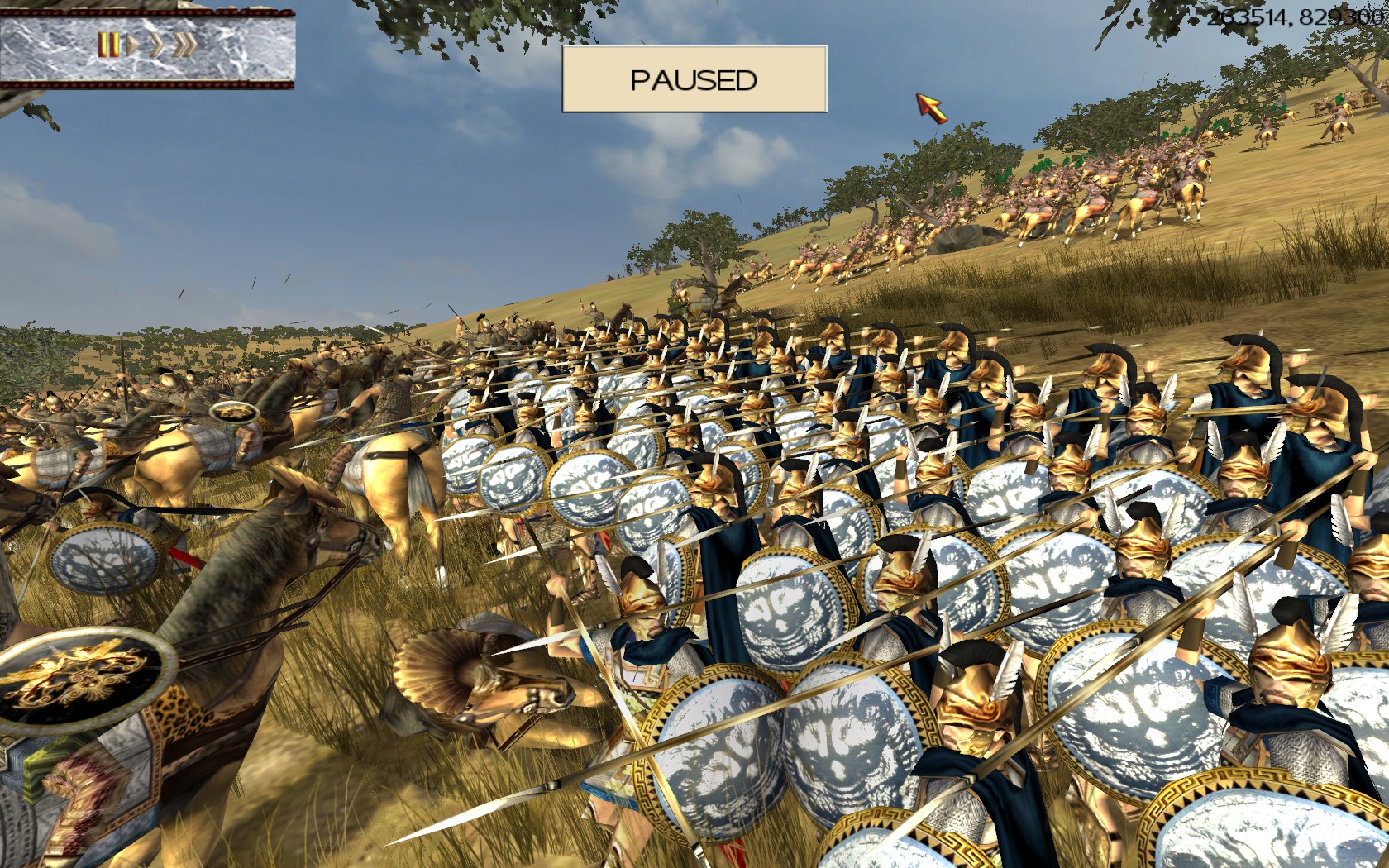Resume battle at normal play speed
Image resolution: width=1389 pixels, height=868 pixels.
(x=131, y=45)
